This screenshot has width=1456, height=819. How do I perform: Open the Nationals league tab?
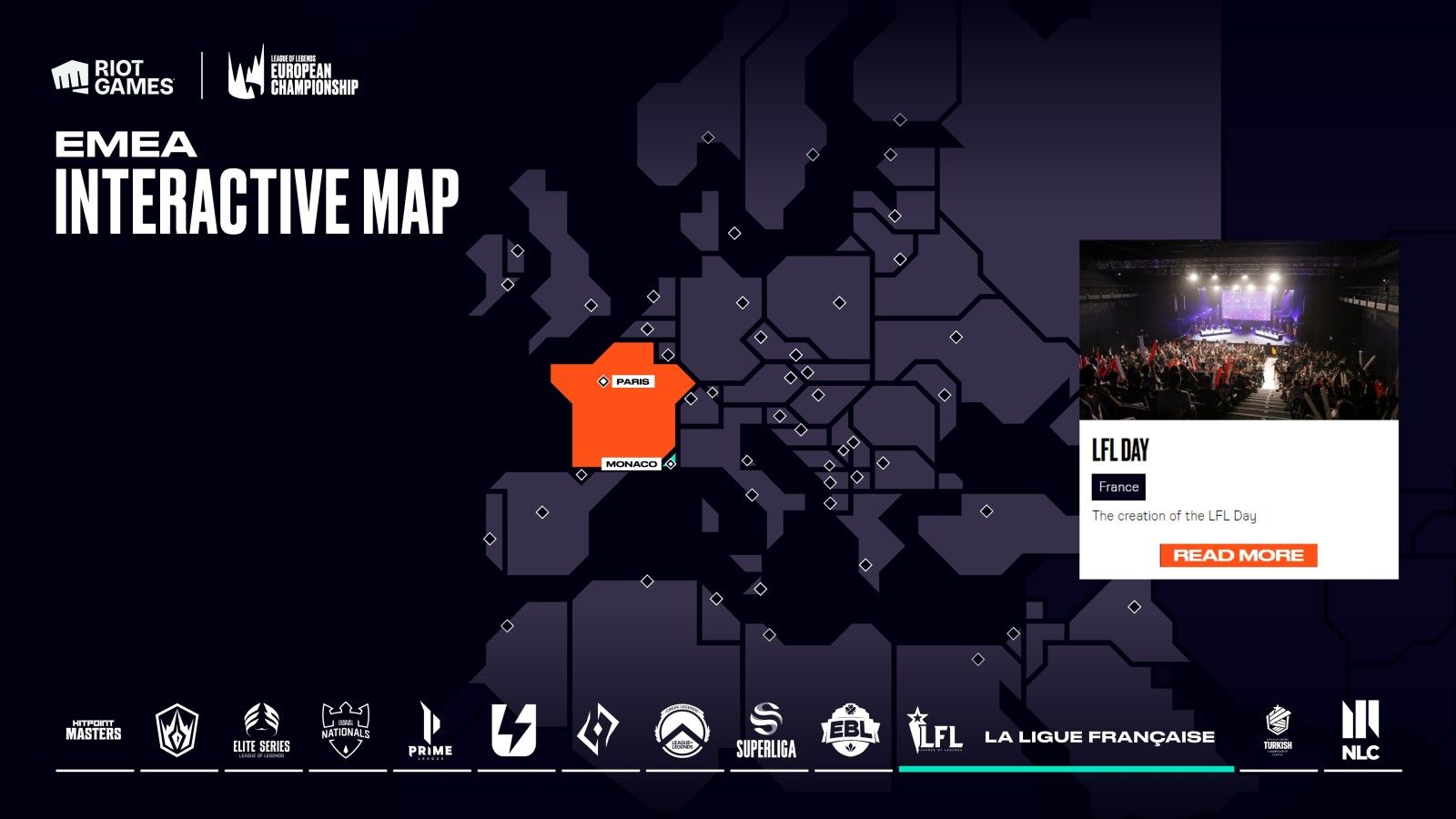[346, 732]
